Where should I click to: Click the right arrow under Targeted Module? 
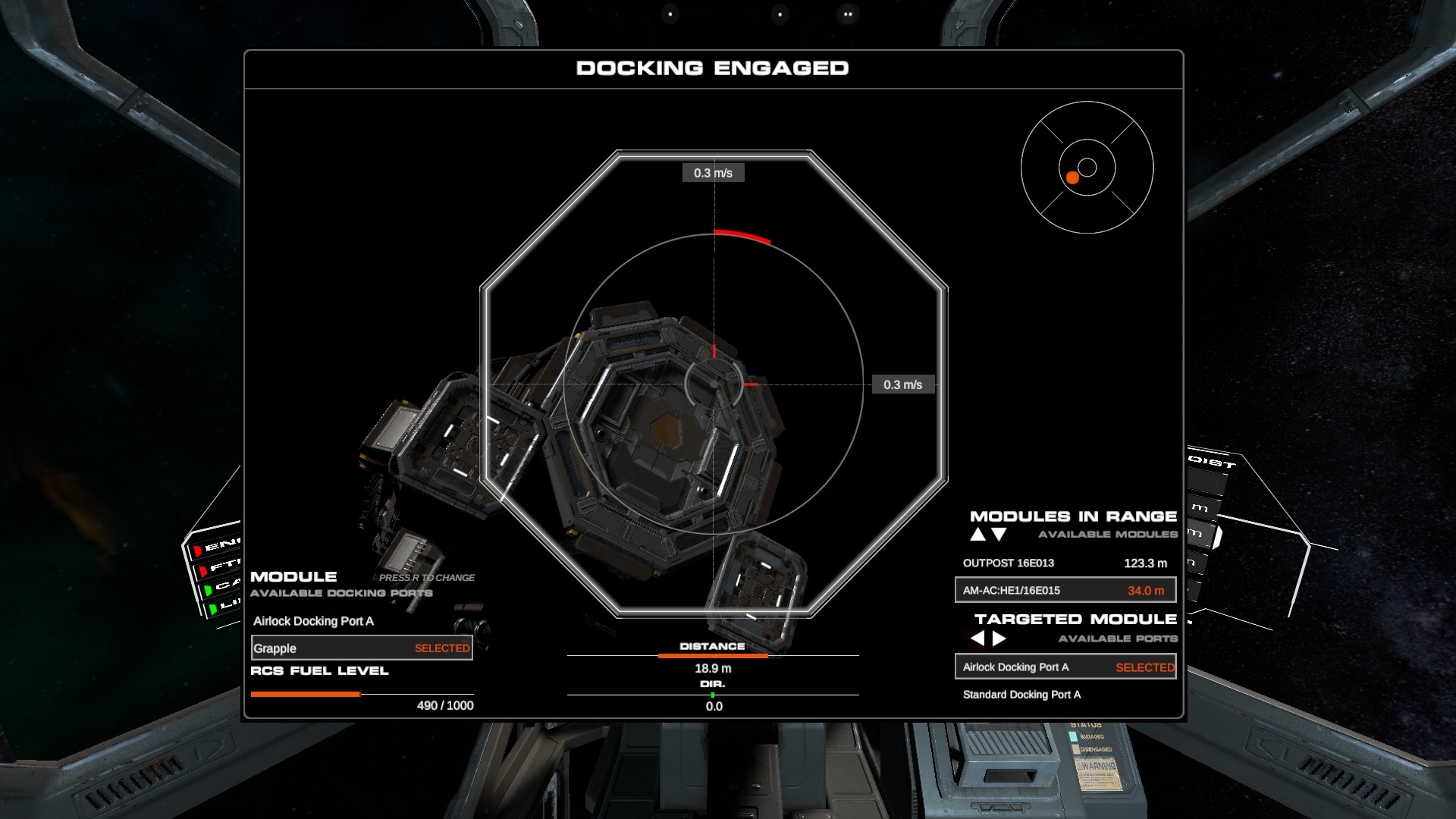click(x=999, y=639)
